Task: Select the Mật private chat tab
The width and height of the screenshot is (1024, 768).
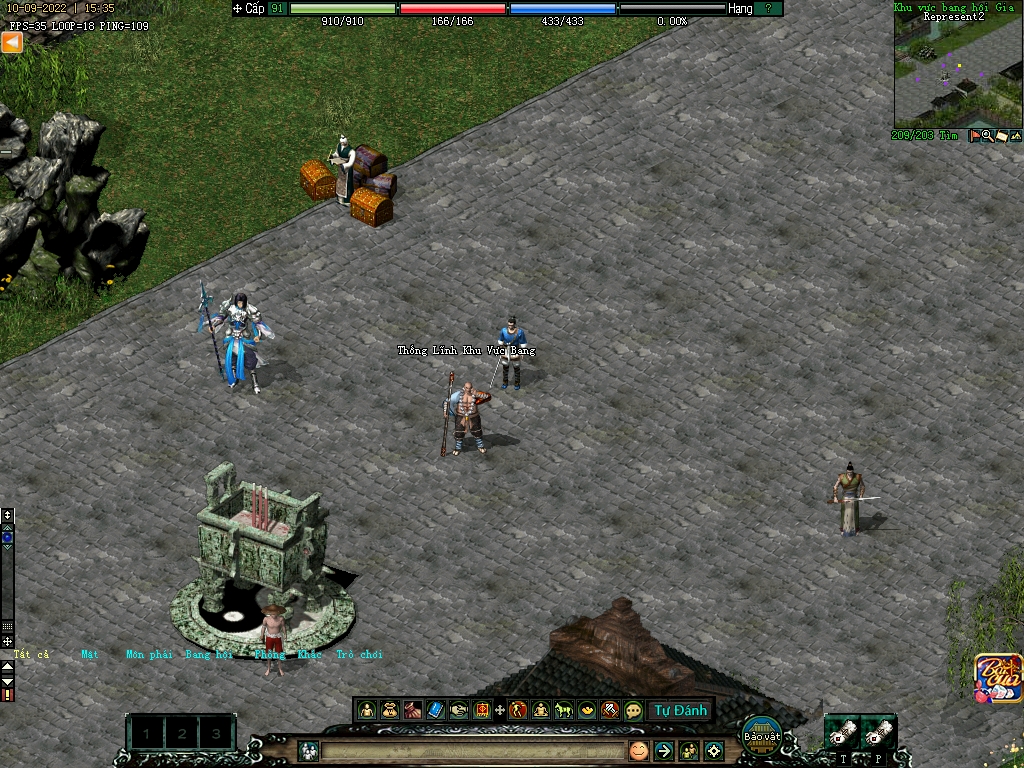Action: point(90,654)
